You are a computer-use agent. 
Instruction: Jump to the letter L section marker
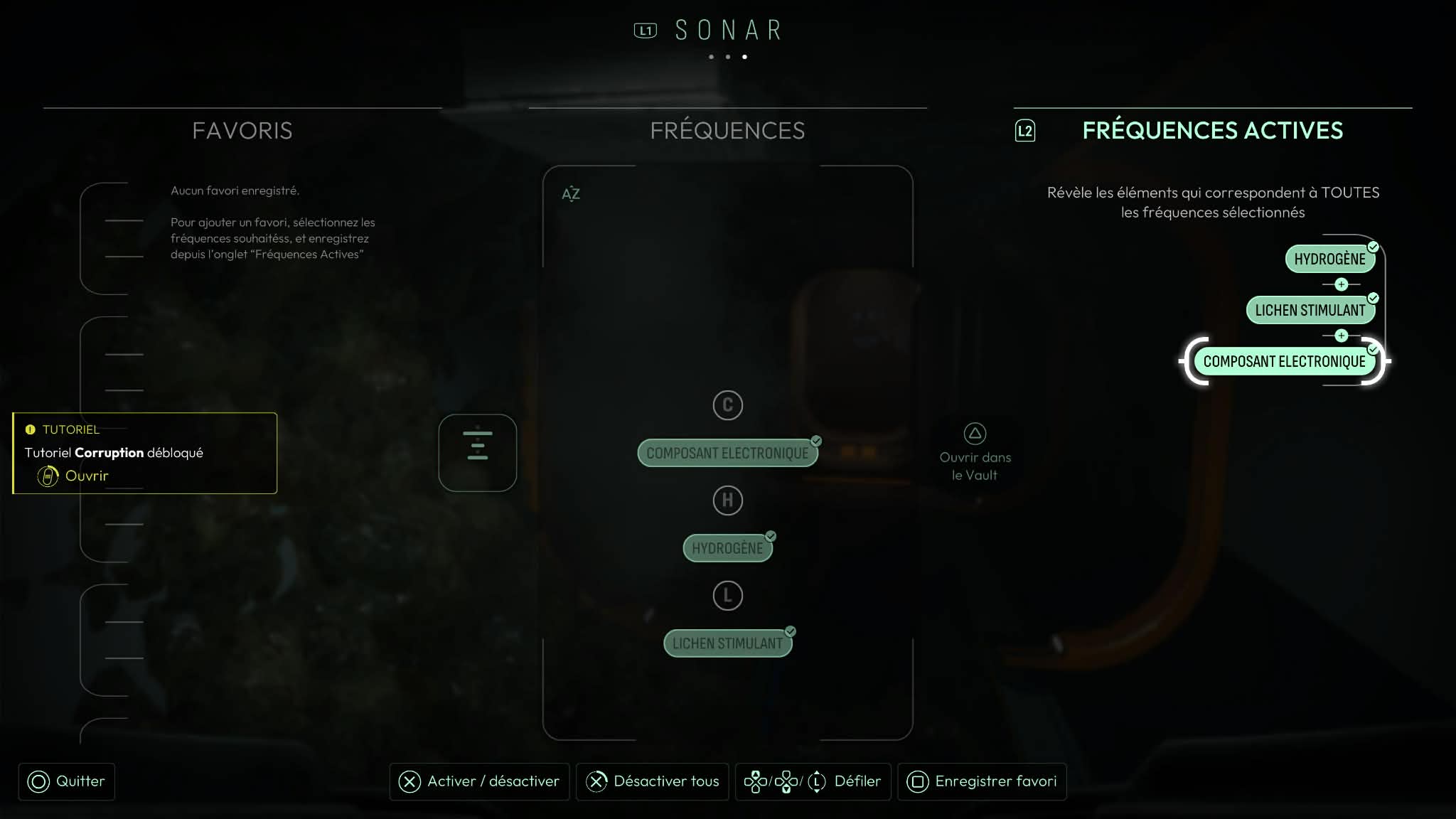tap(727, 596)
